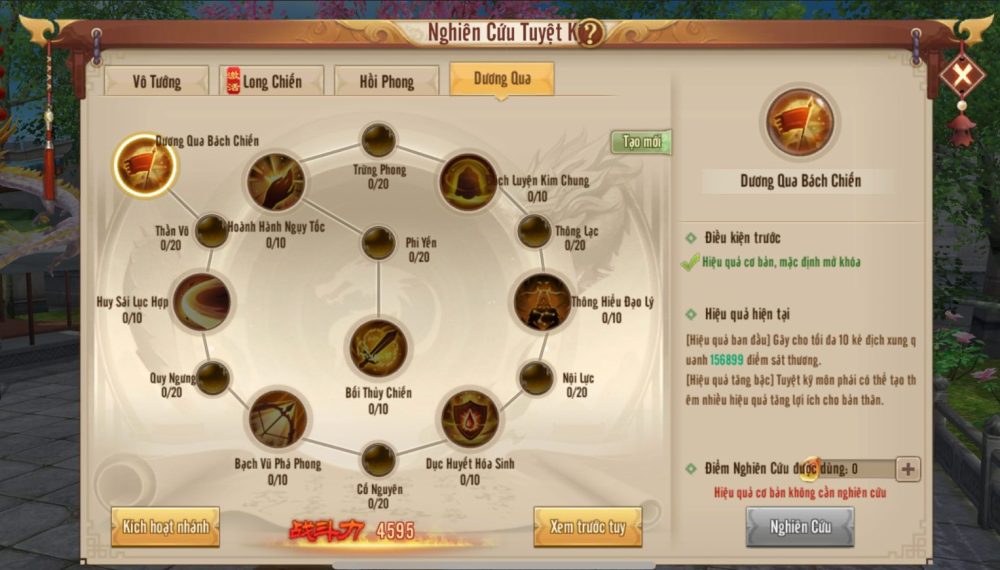1000x570 pixels.
Task: Select the Hồi Phong tab
Action: pos(386,81)
